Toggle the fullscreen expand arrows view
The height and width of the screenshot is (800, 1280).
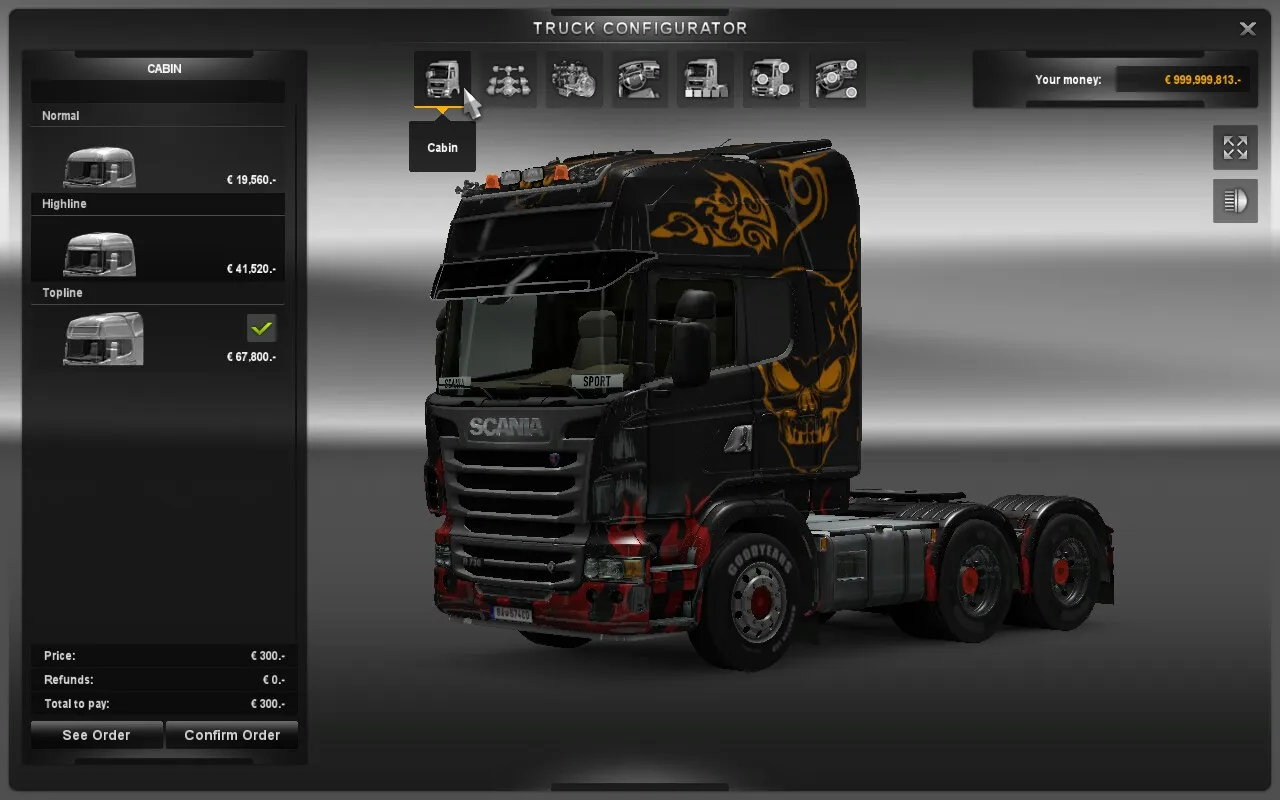point(1235,148)
